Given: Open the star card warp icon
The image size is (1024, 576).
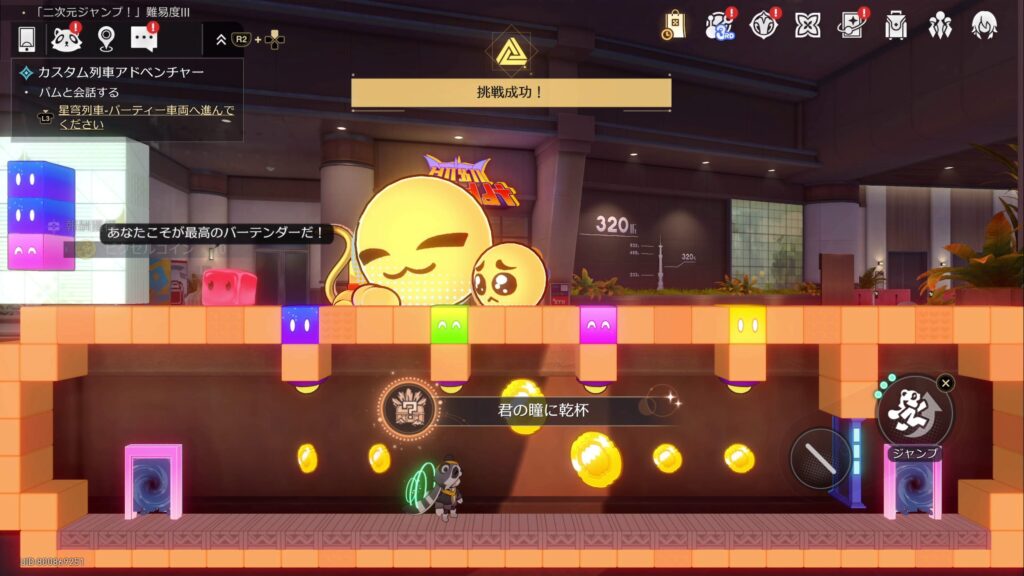Looking at the screenshot, I should (x=852, y=25).
